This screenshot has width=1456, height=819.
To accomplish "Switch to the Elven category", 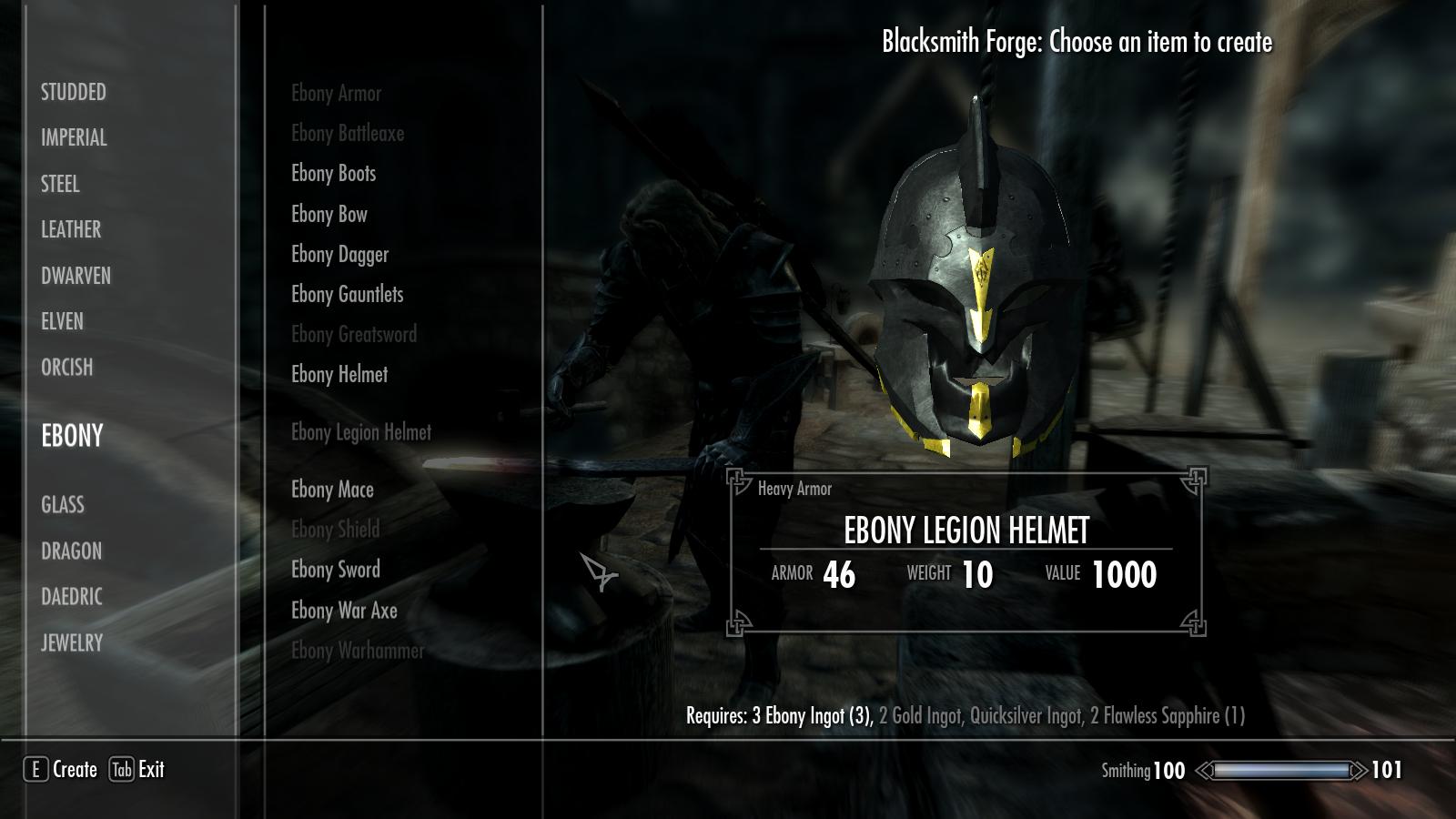I will coord(62,321).
